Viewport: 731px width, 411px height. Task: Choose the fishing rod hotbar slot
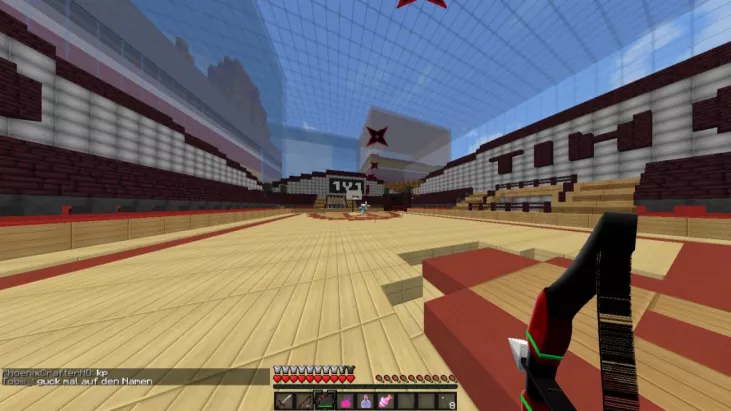[x=305, y=401]
